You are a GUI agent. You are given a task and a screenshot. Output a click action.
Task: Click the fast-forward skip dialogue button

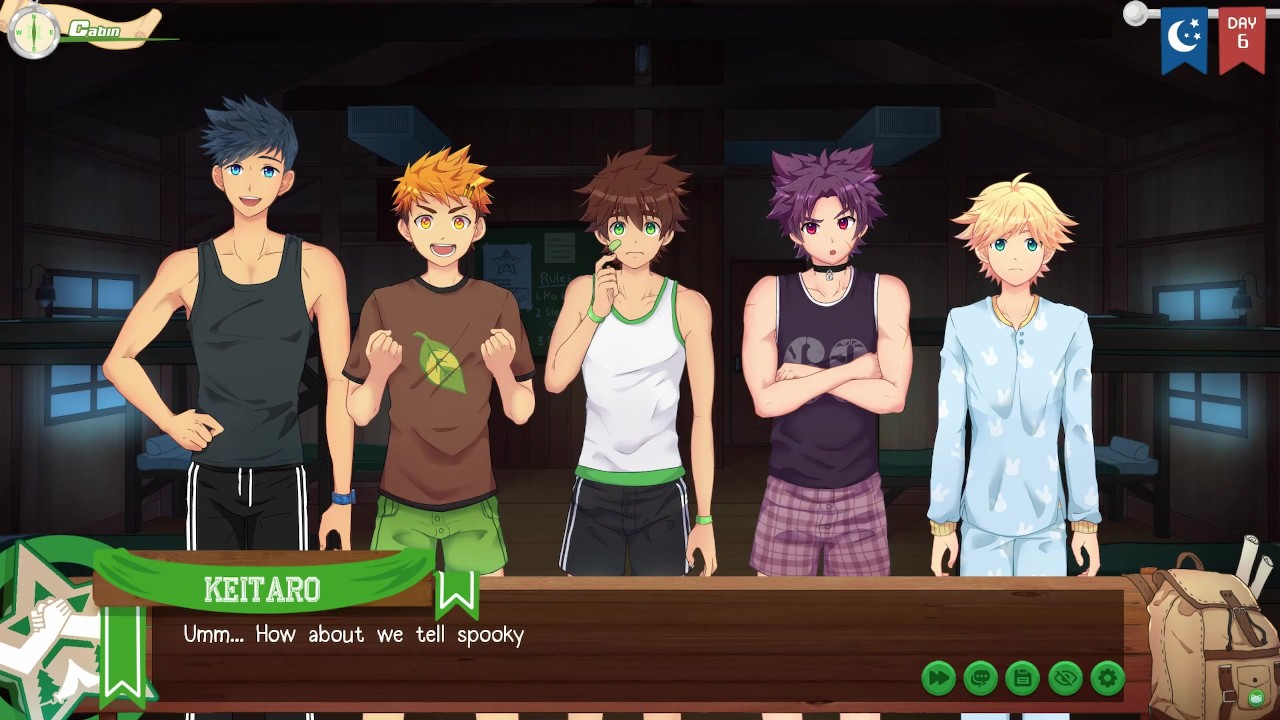938,678
